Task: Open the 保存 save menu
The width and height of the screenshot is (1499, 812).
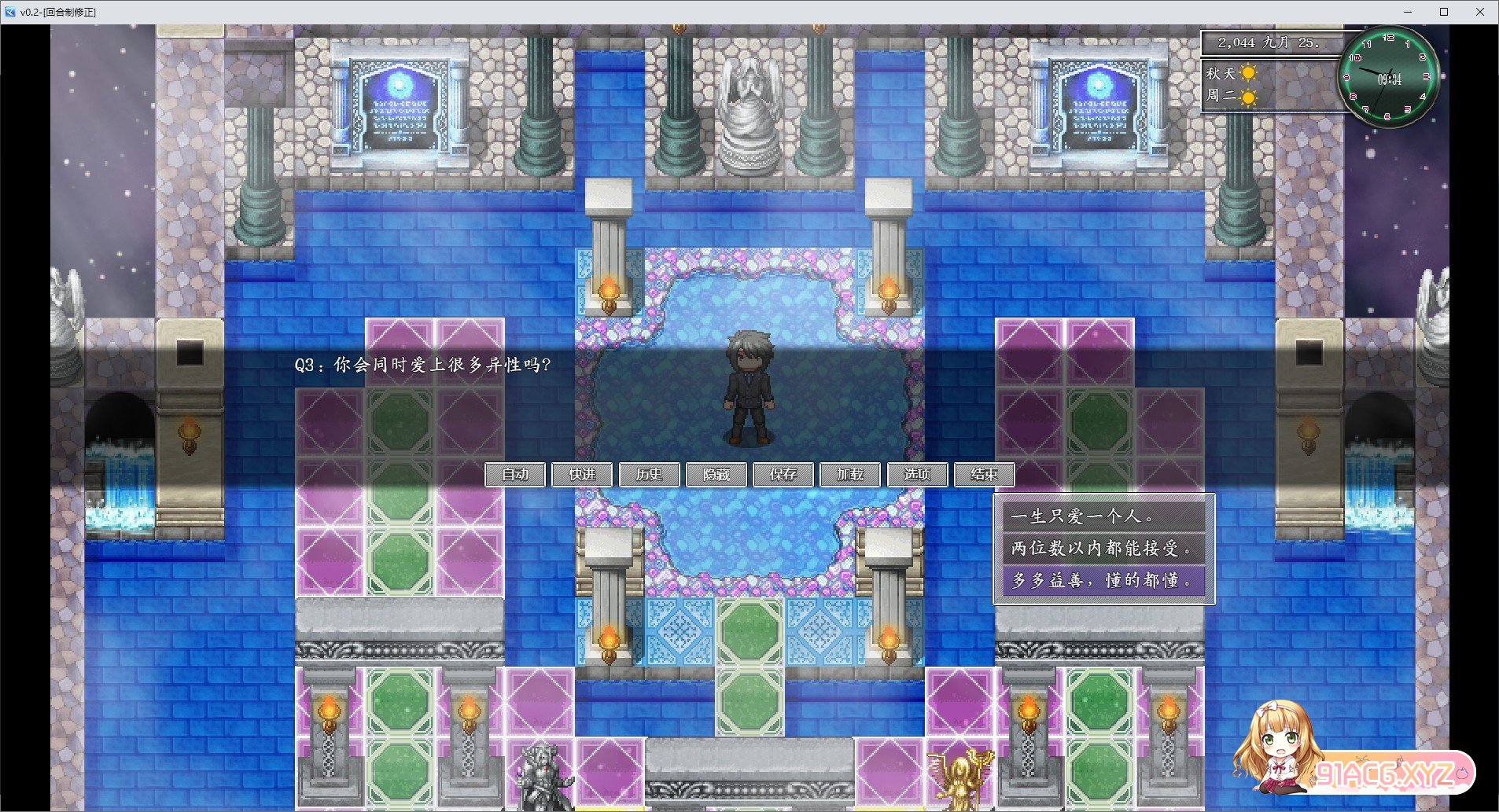Action: (783, 475)
